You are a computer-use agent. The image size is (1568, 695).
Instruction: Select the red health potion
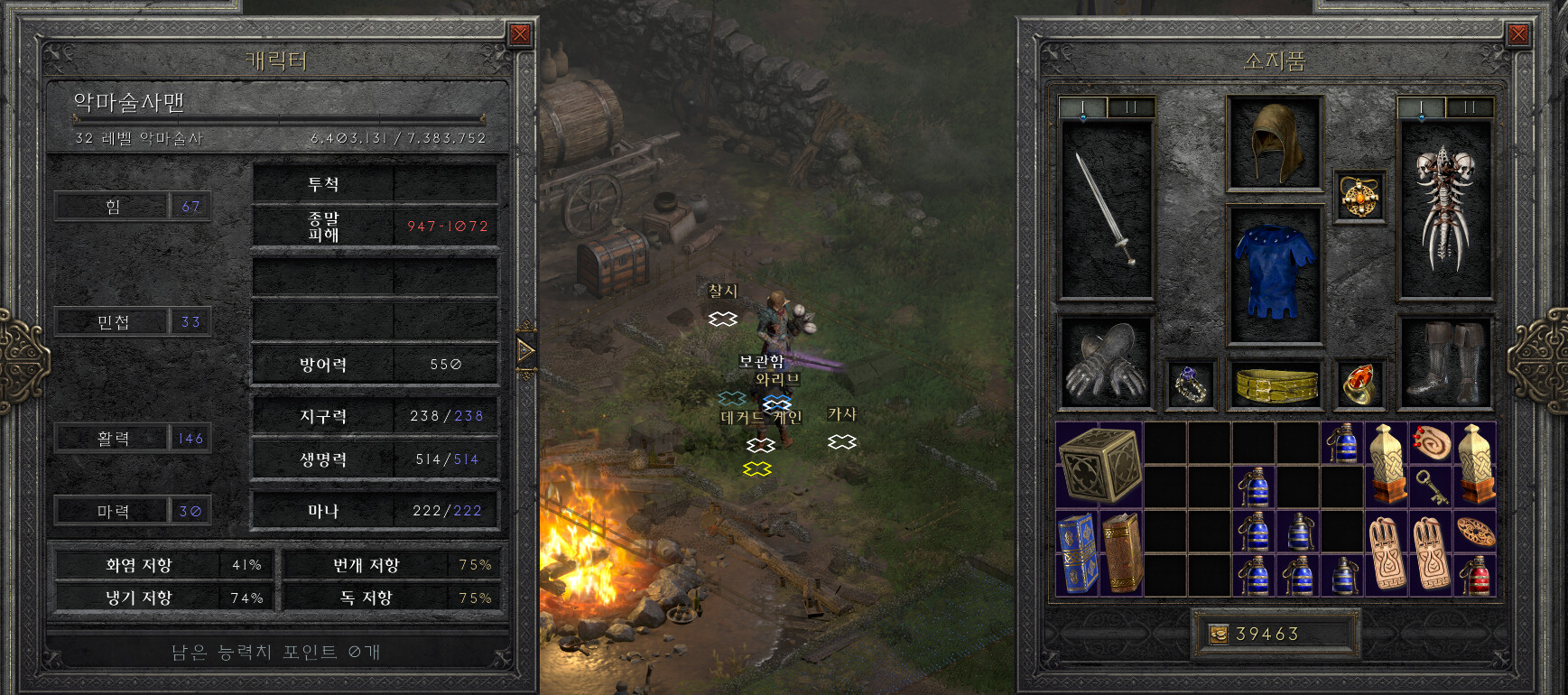pos(1474,576)
